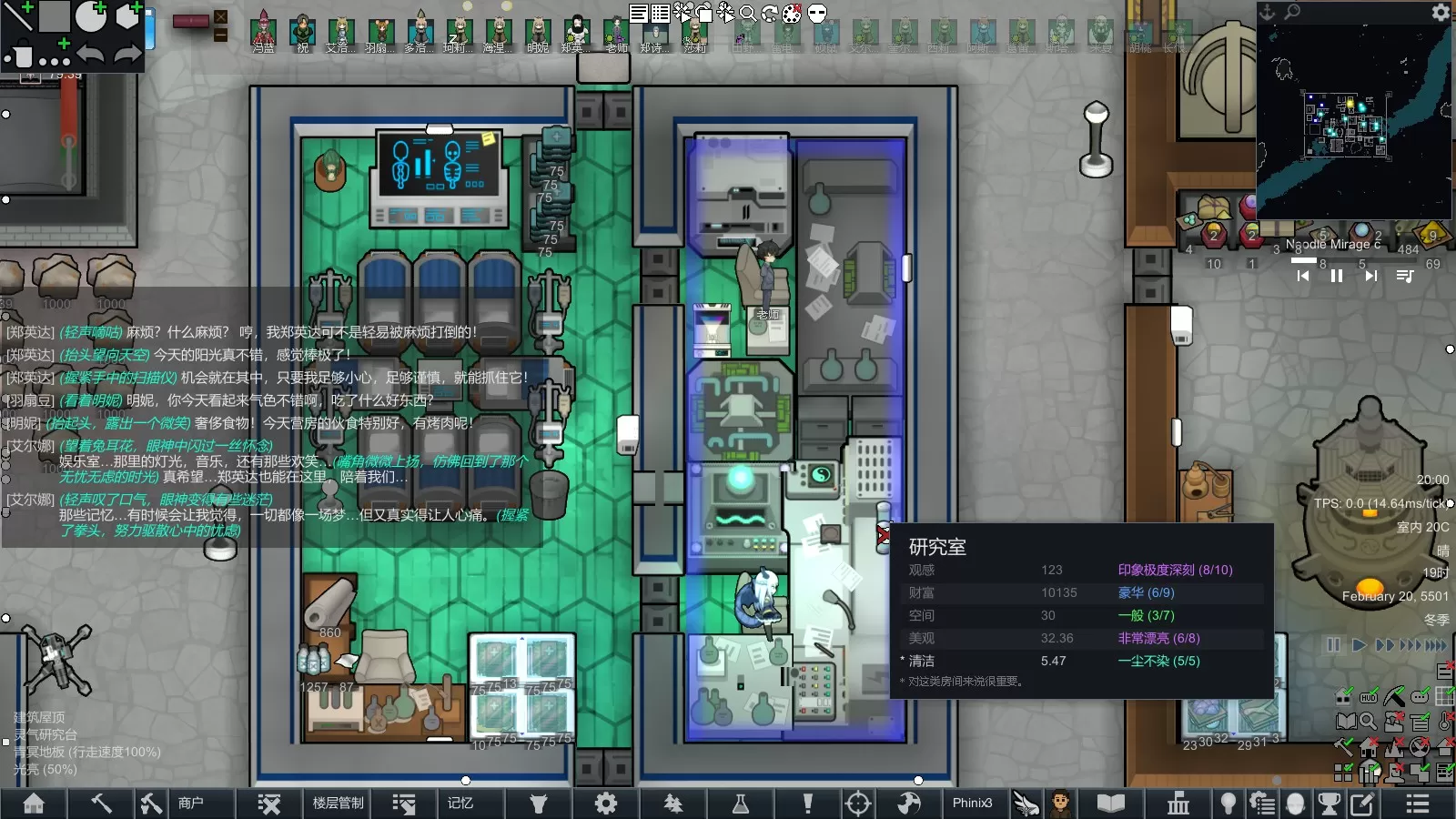Open the Phinix3 tab
This screenshot has width=1456, height=819.
coord(972,803)
